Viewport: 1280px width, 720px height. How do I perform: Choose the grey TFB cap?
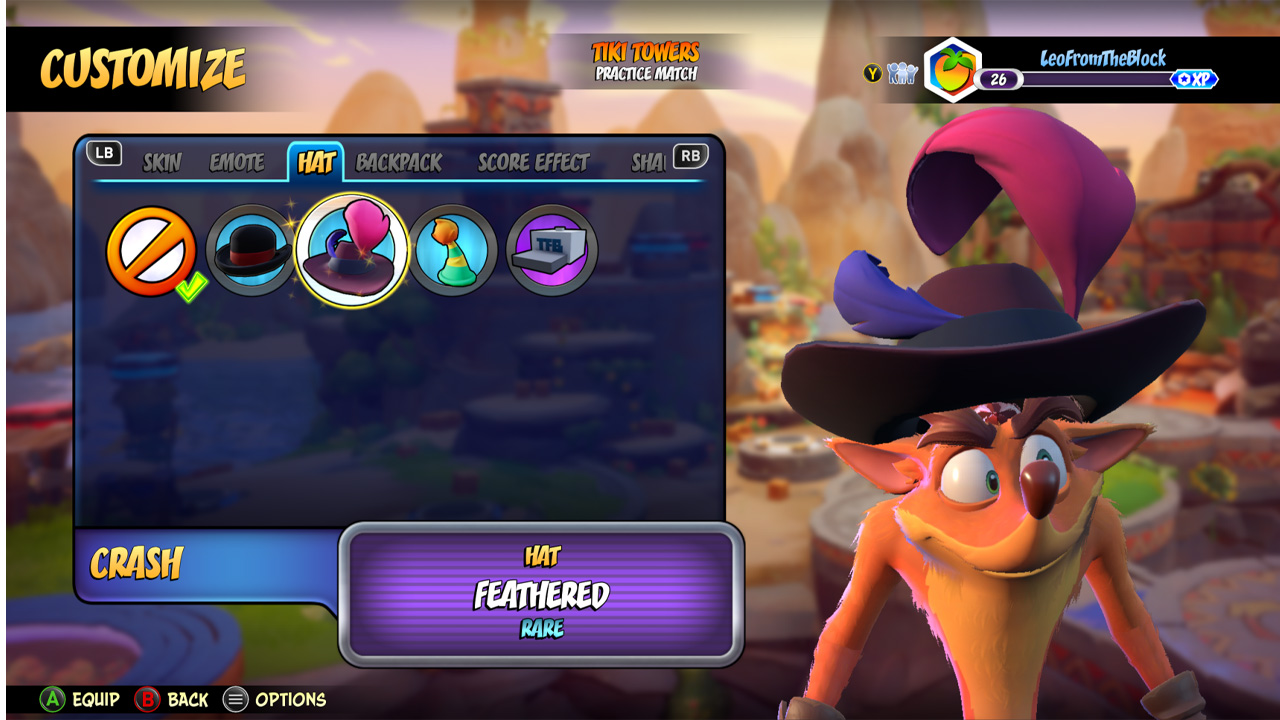(552, 251)
